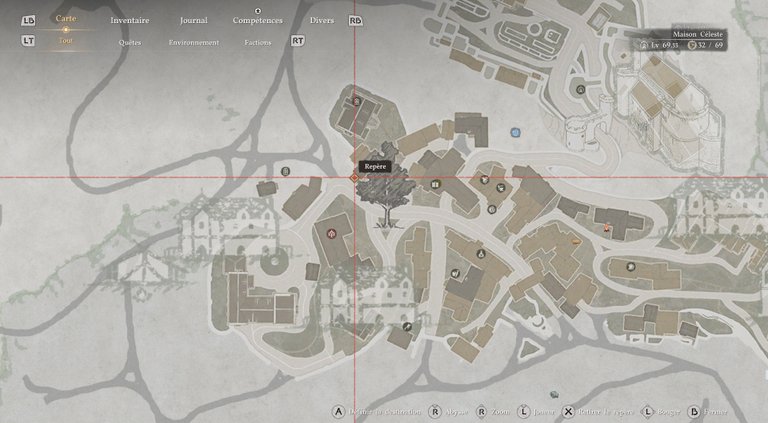
Task: Click the active Carte tab
Action: point(66,19)
